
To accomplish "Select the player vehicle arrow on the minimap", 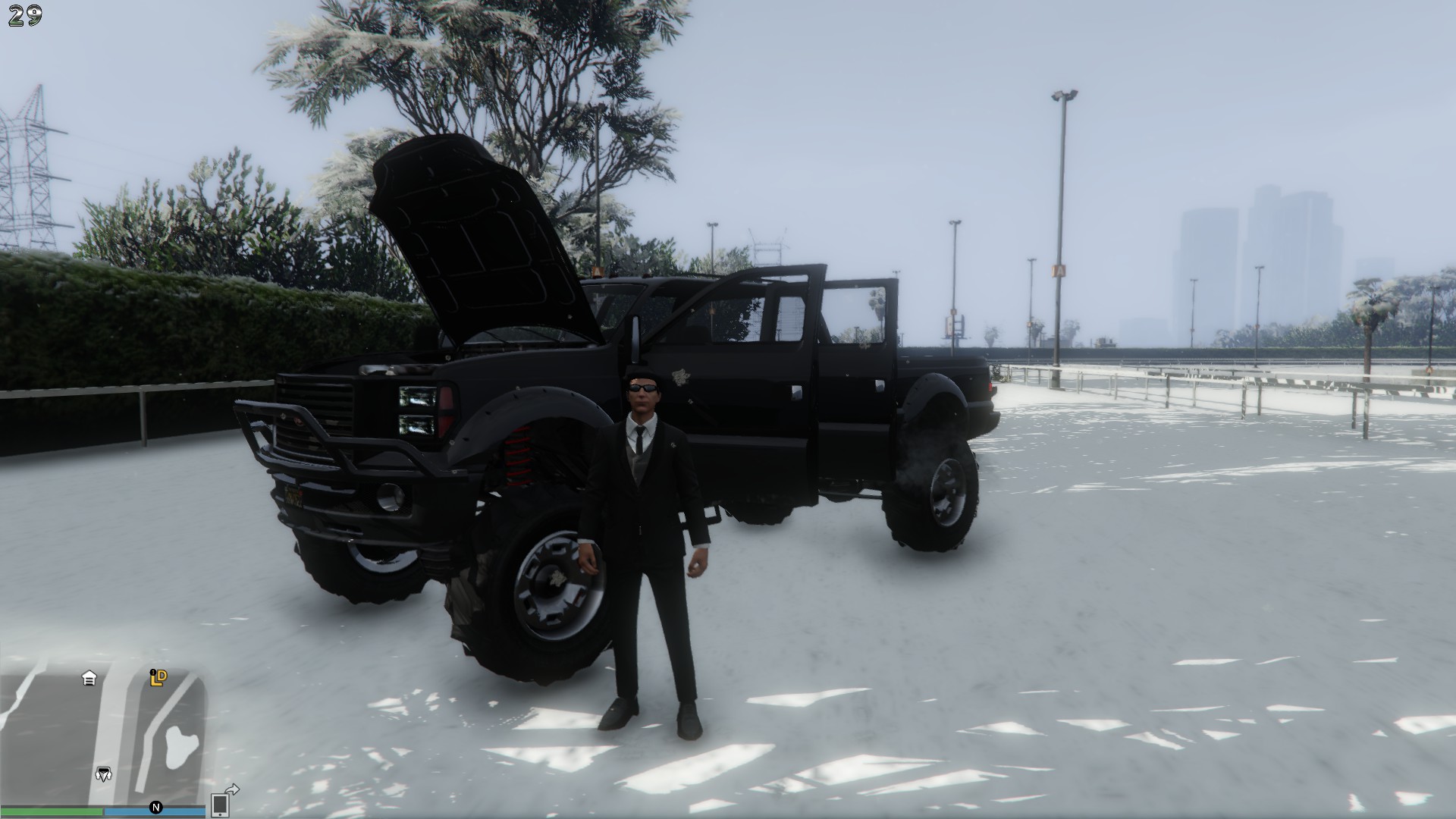I will (x=103, y=773).
